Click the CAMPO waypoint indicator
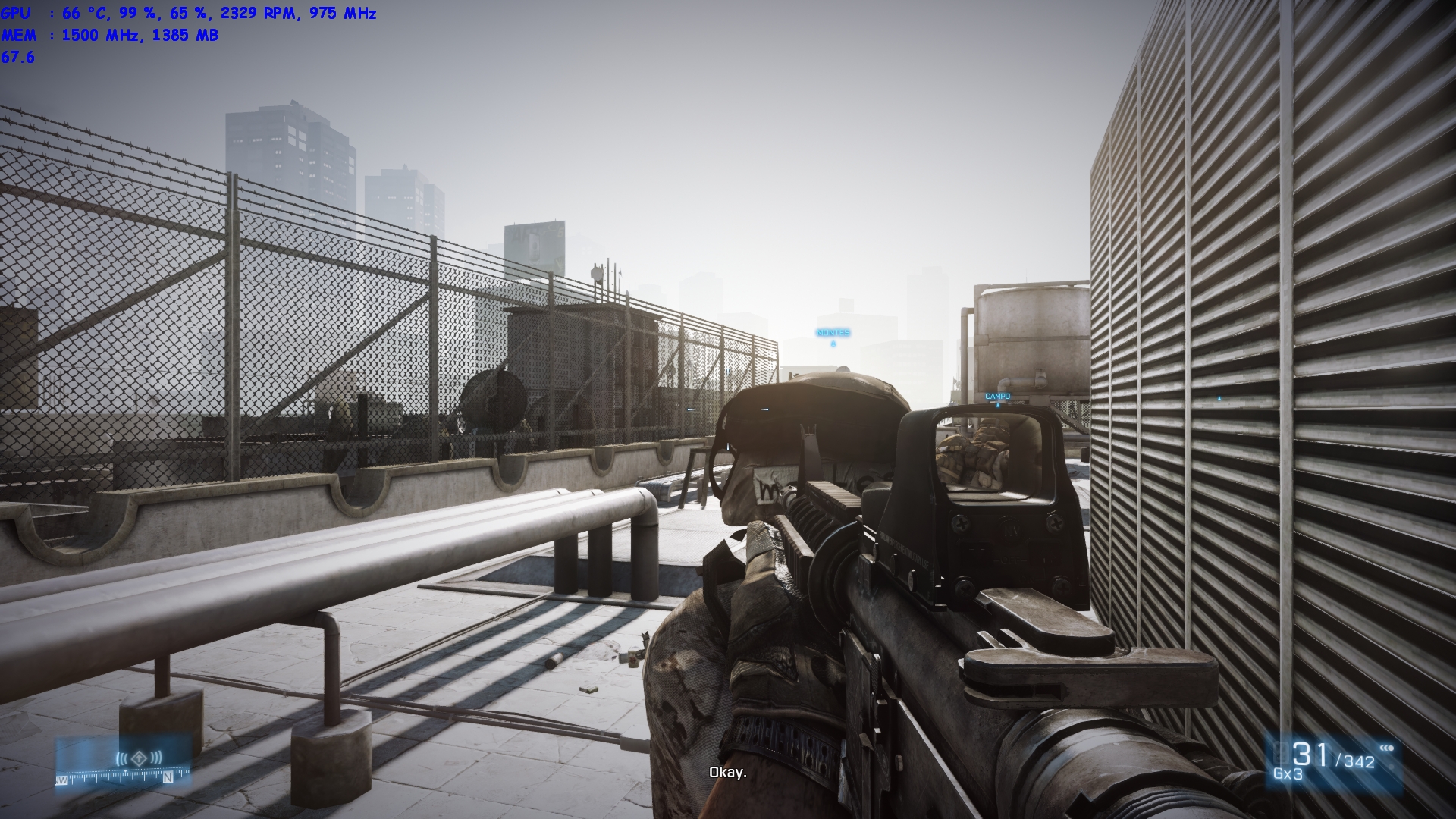 tap(997, 395)
